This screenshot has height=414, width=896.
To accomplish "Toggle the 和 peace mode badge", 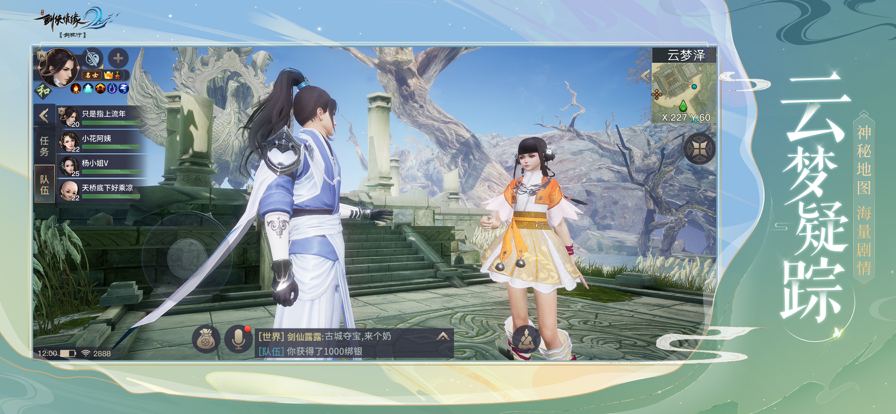I will tap(43, 89).
